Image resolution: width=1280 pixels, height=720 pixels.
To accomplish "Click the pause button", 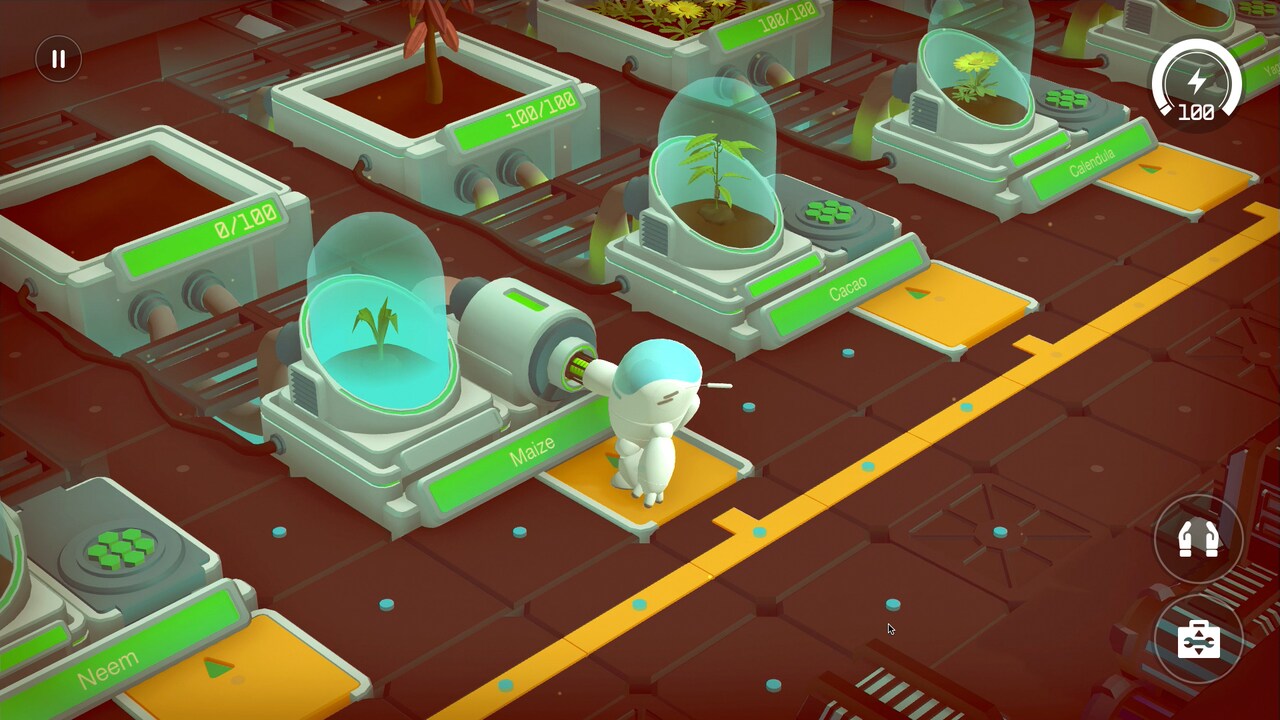I will (57, 58).
